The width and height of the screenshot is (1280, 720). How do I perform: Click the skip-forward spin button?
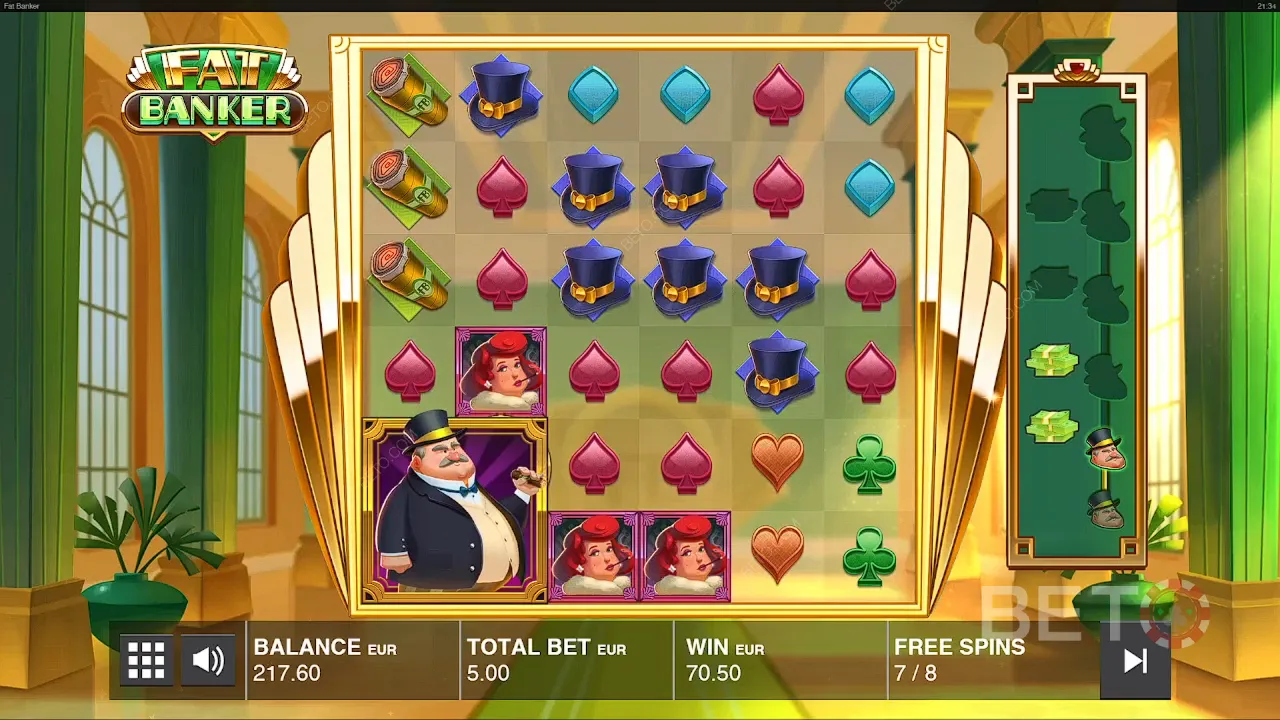pyautogui.click(x=1135, y=661)
